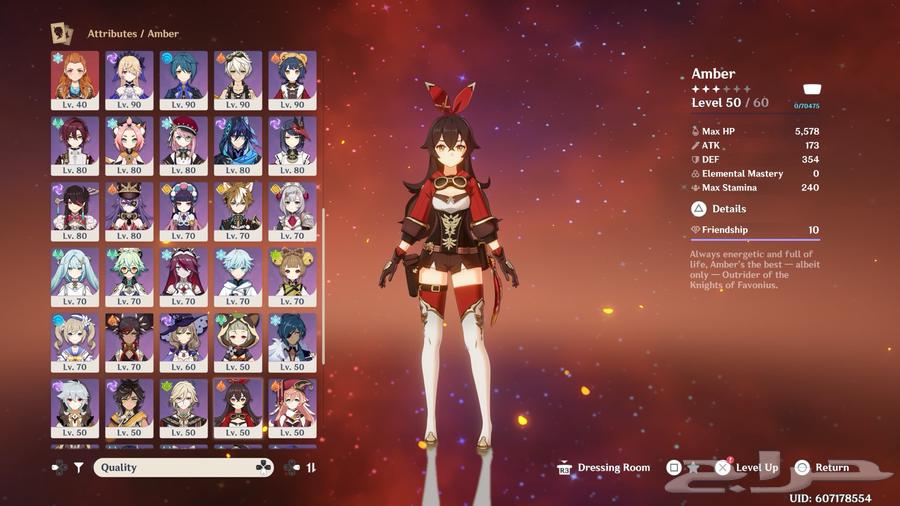900x506 pixels.
Task: Choose Chongyun's portrait
Action: coord(238,277)
